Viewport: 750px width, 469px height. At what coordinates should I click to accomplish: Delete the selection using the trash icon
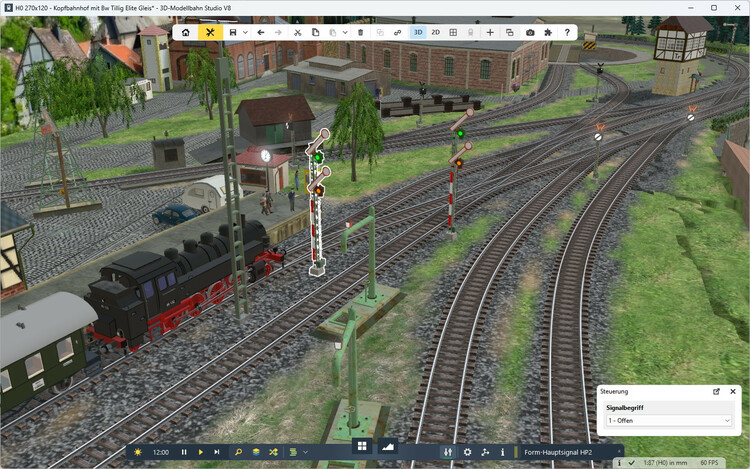tap(360, 32)
